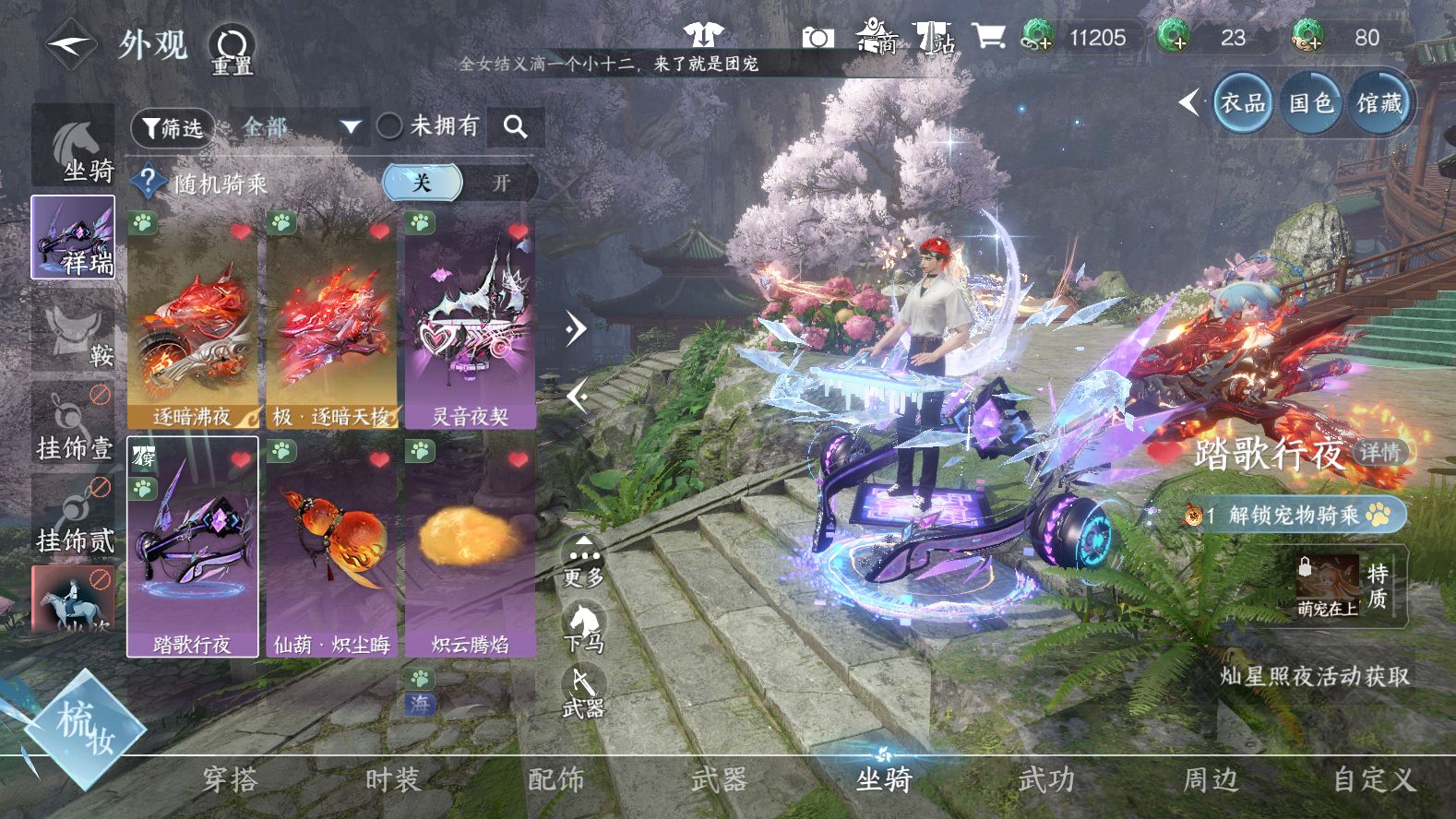This screenshot has height=819, width=1456.
Task: Open the 筛选 filter
Action: pyautogui.click(x=173, y=127)
